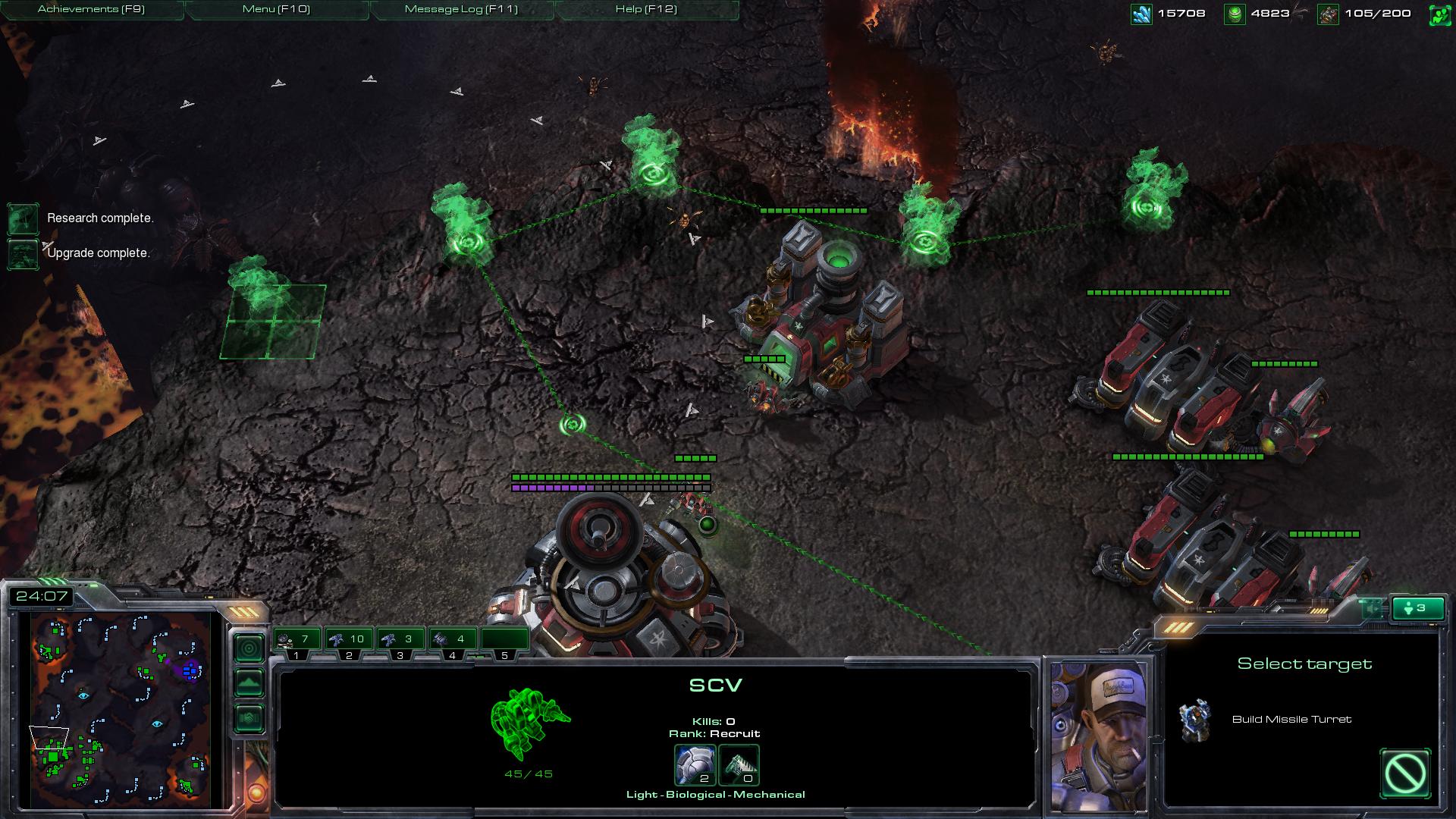
Task: Toggle the minimap terrain view
Action: coord(249,683)
